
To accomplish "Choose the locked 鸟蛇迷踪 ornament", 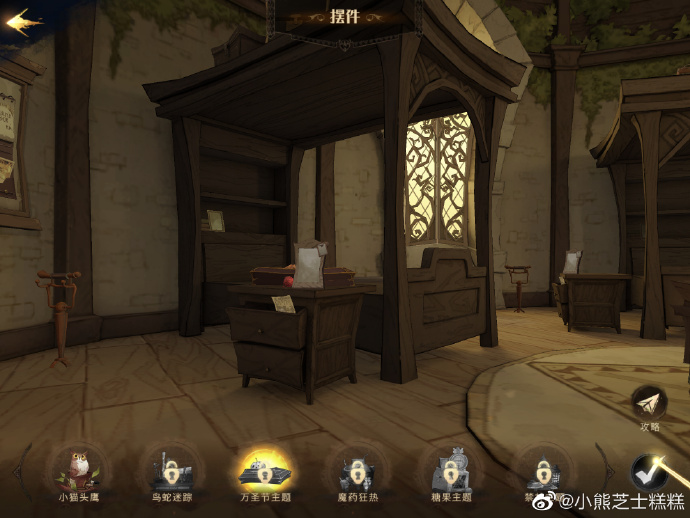I will [x=170, y=468].
